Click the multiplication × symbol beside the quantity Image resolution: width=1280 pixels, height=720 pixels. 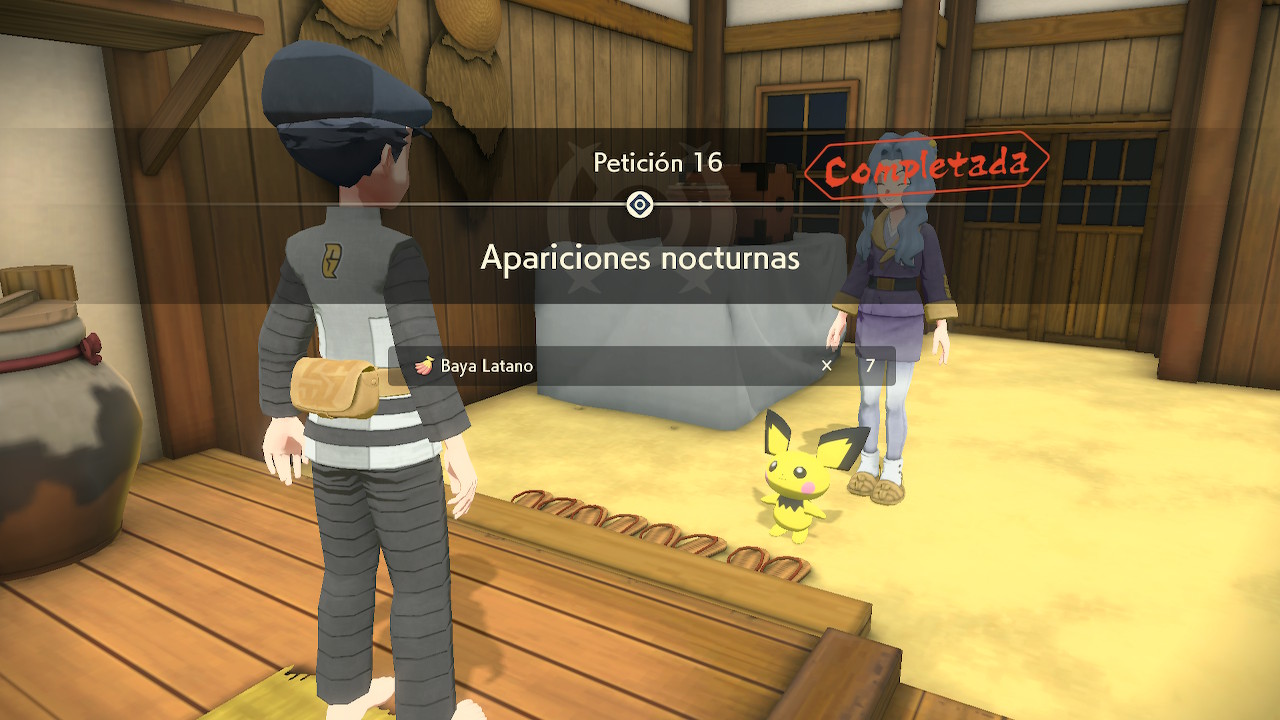tap(826, 367)
